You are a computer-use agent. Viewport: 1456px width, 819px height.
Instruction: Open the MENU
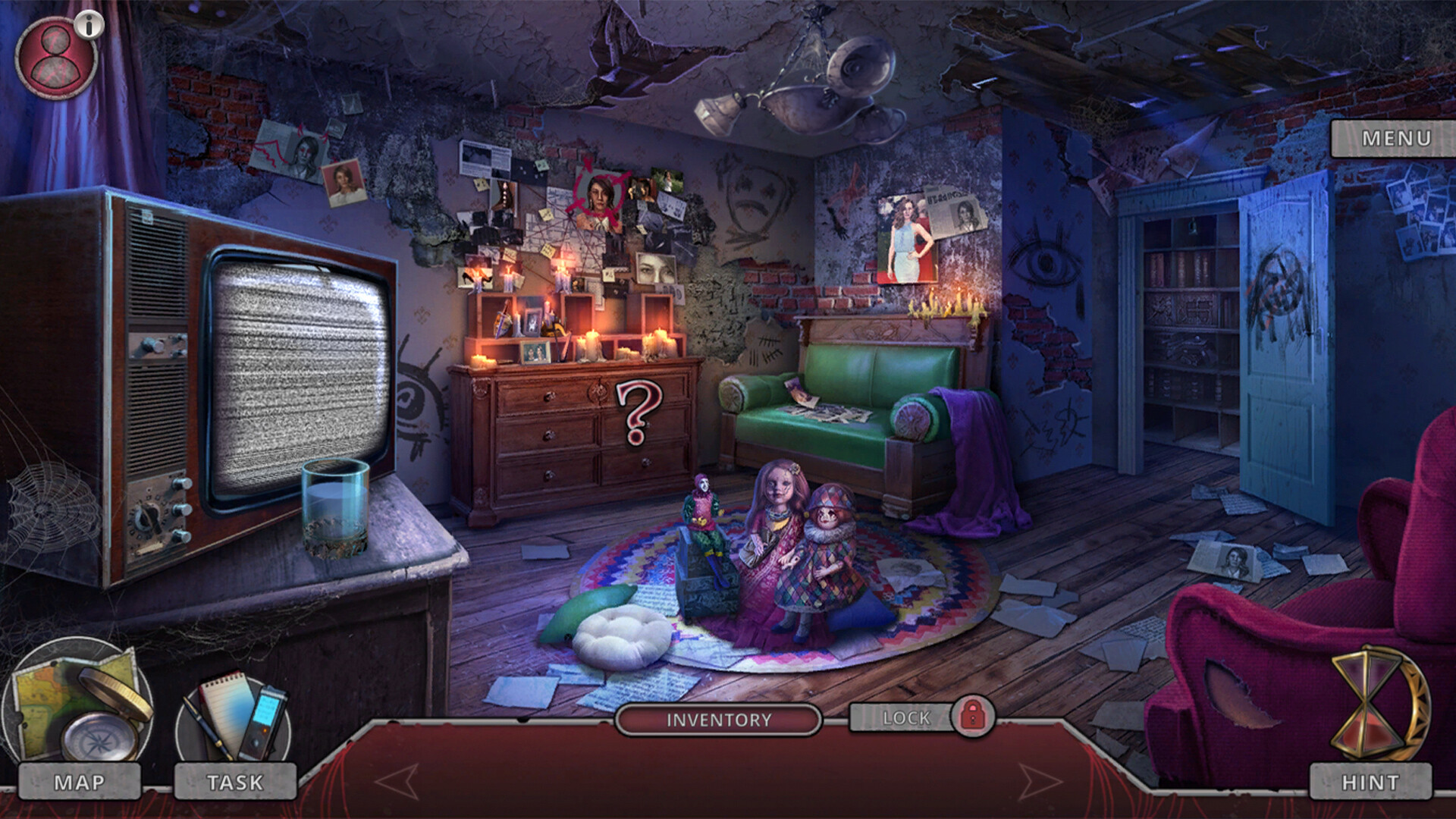1395,139
